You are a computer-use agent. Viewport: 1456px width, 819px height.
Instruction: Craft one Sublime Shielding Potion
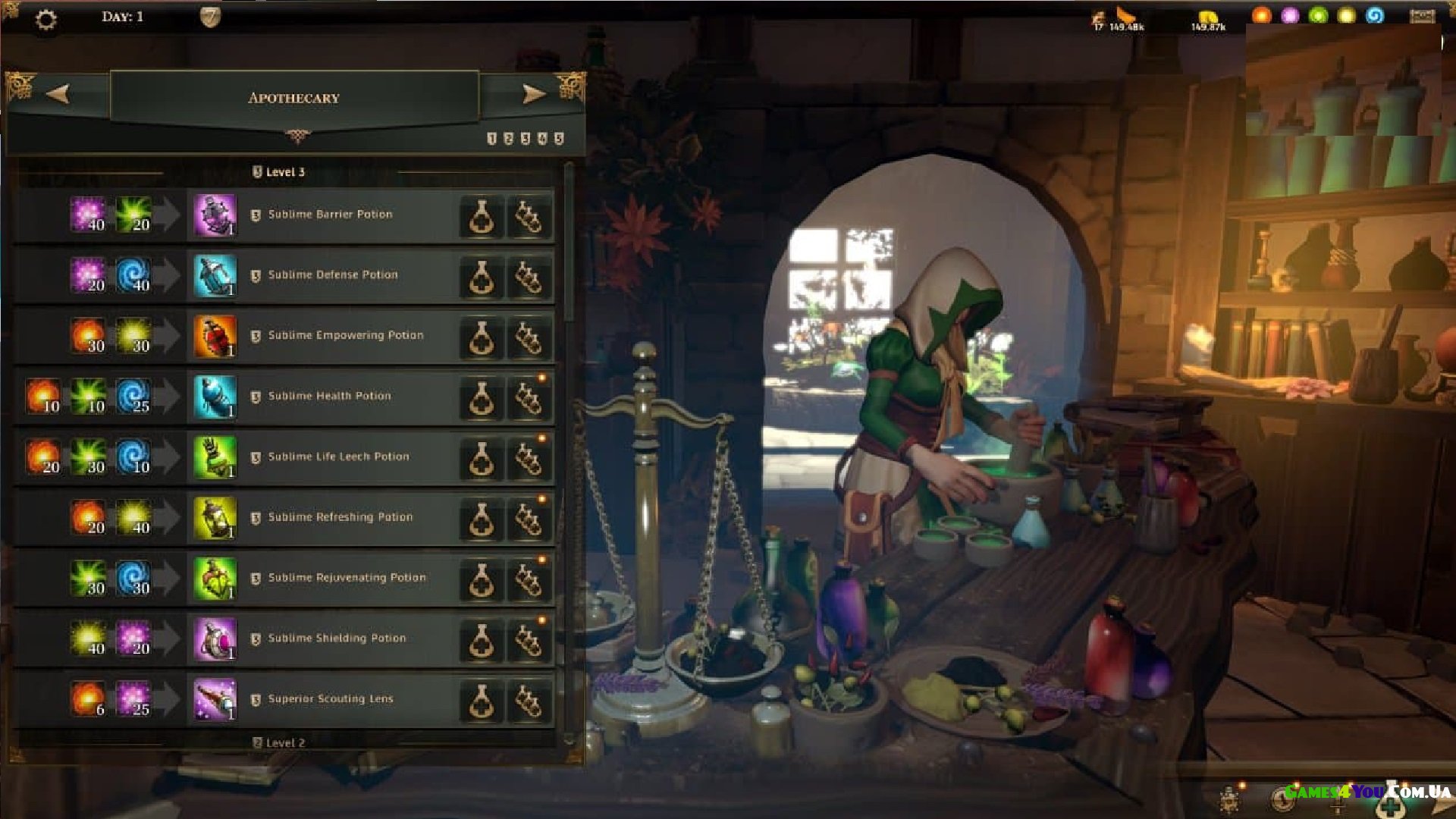click(482, 640)
